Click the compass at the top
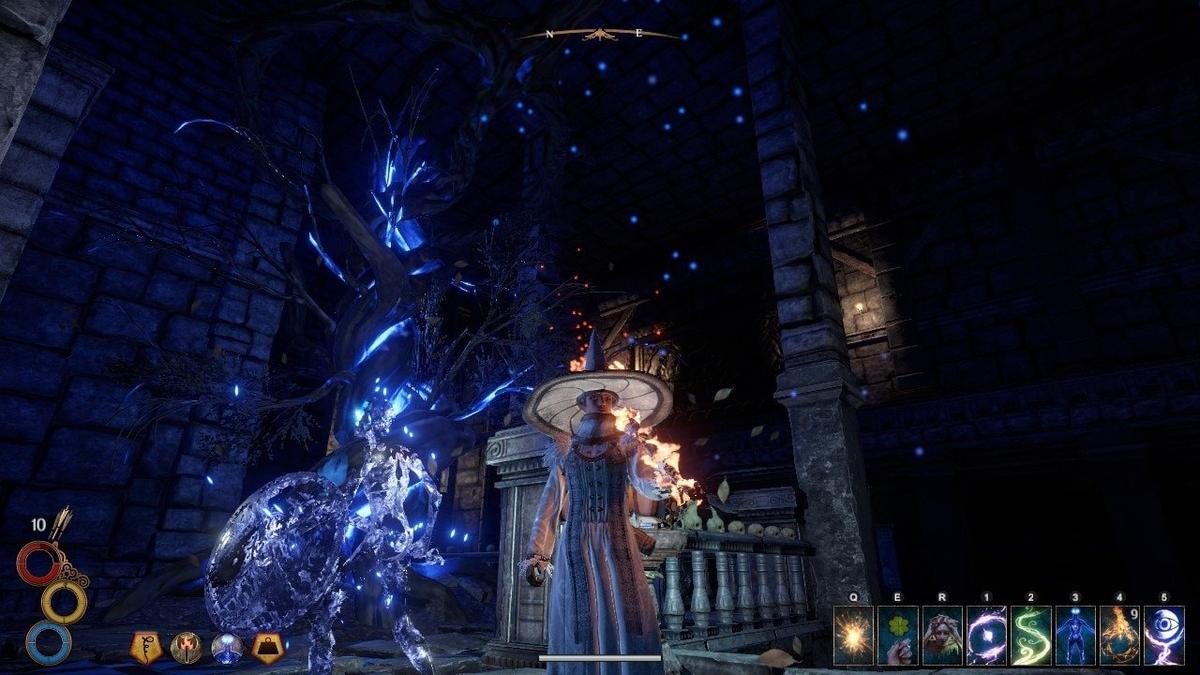 point(599,35)
